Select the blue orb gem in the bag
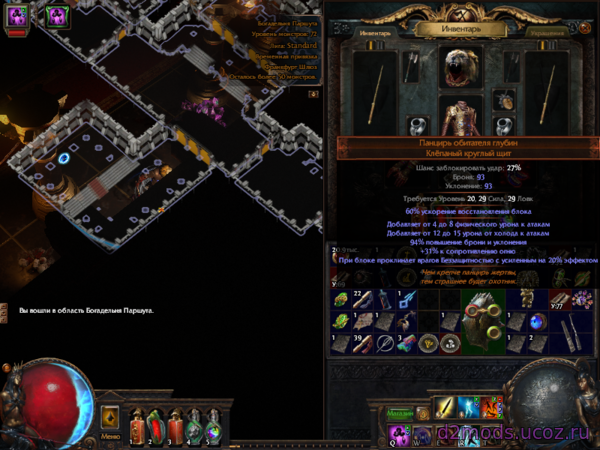 pyautogui.click(x=539, y=322)
